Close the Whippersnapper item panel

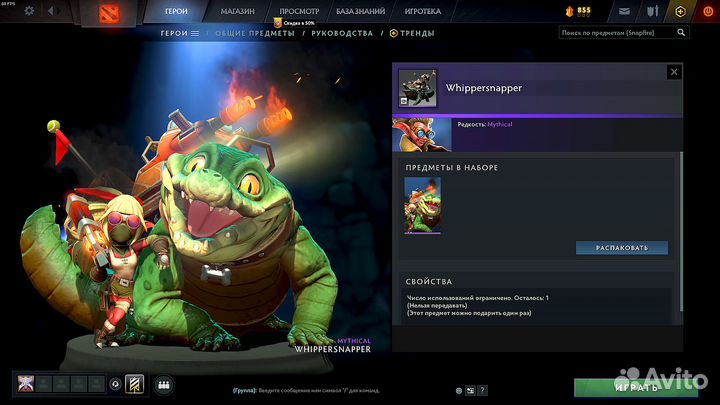[674, 73]
